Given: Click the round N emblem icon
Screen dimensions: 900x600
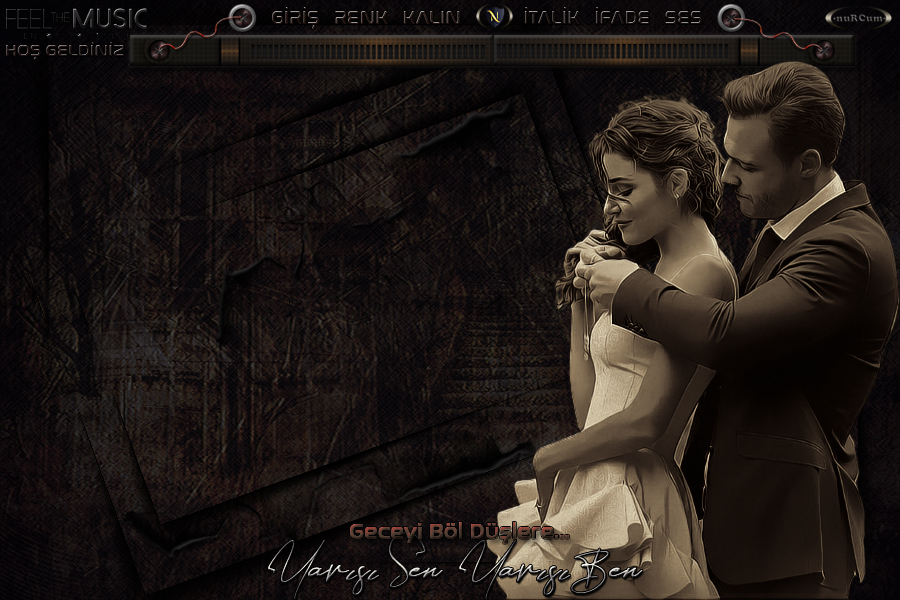Looking at the screenshot, I should (492, 17).
